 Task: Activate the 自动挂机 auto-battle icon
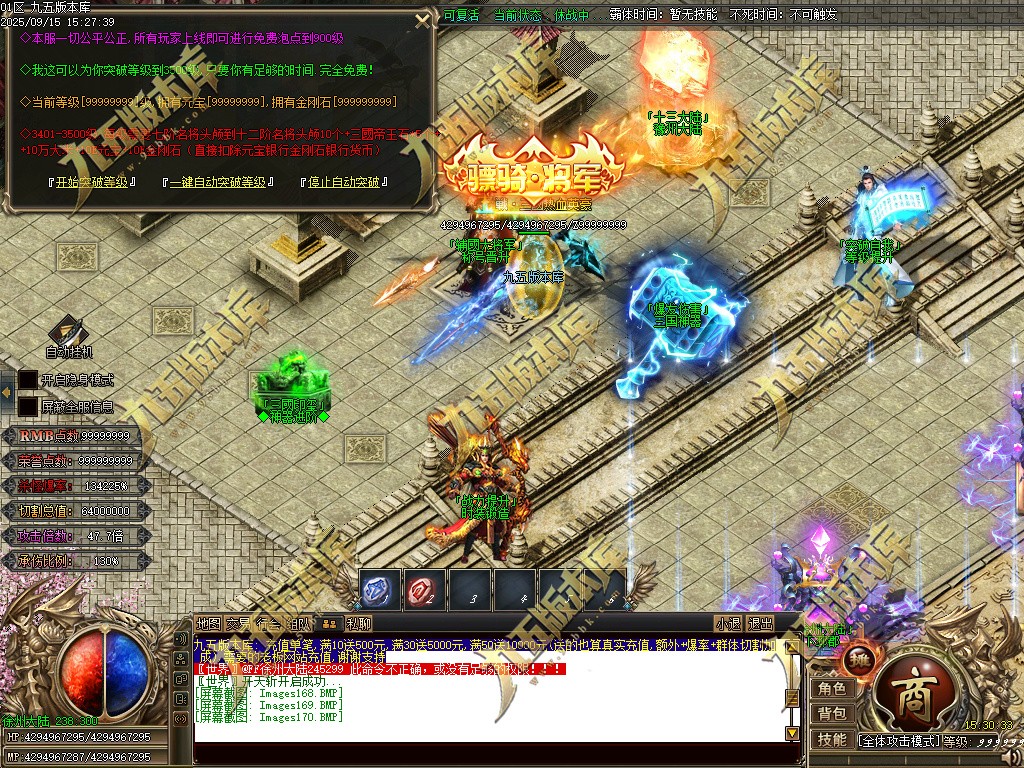click(68, 332)
